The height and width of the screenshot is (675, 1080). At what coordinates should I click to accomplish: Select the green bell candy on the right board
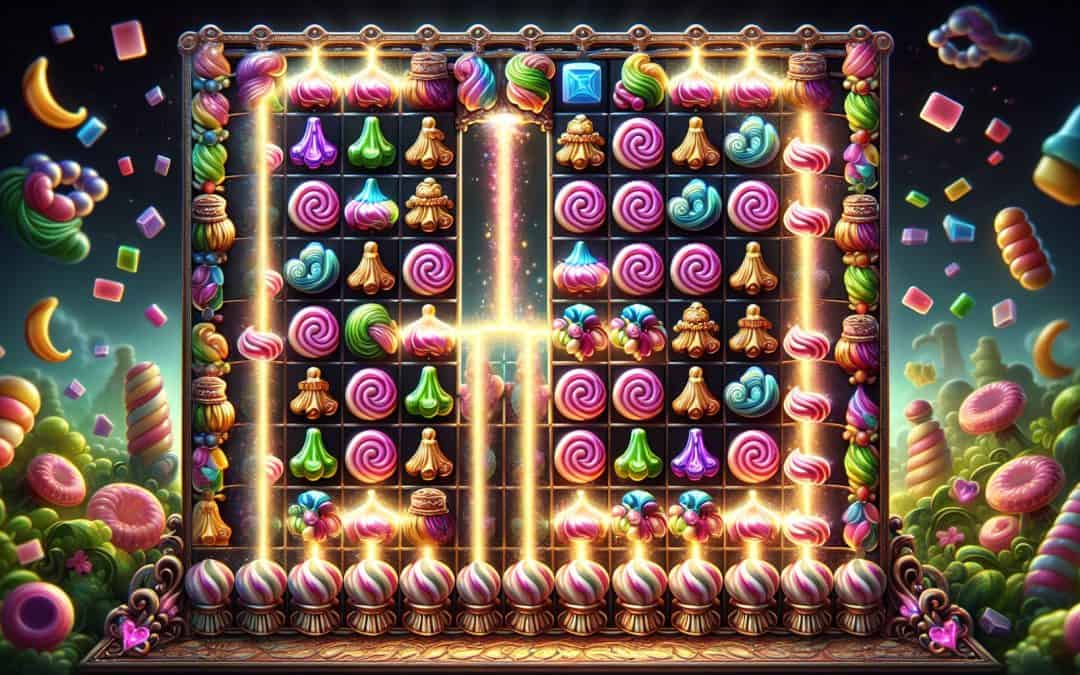[637, 457]
